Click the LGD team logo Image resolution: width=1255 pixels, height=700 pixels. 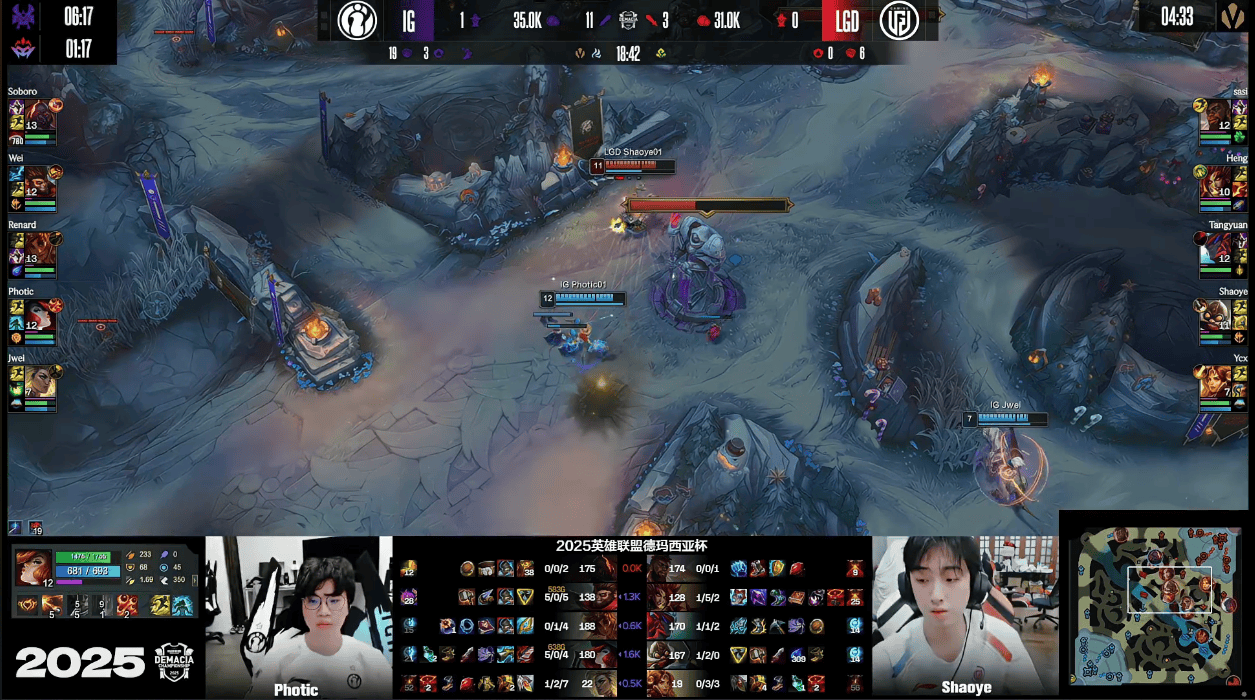(x=898, y=21)
